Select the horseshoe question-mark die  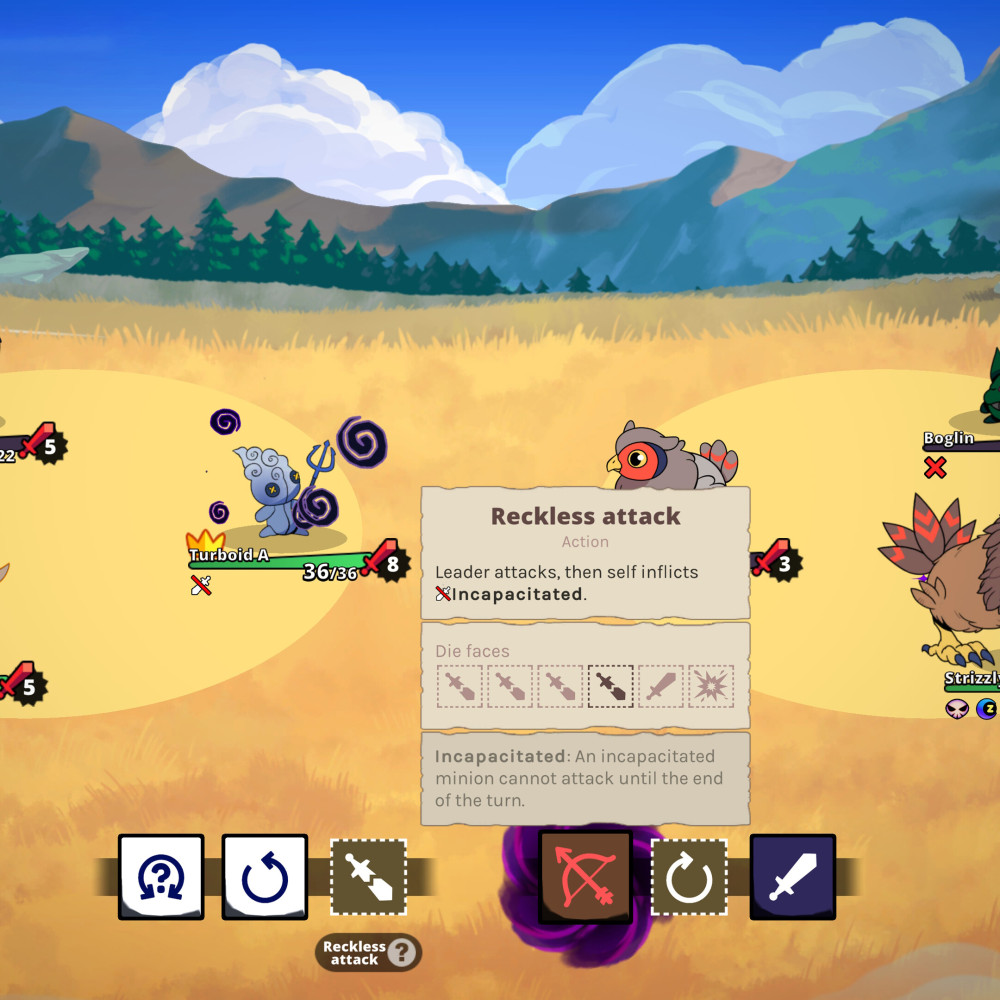coord(161,877)
